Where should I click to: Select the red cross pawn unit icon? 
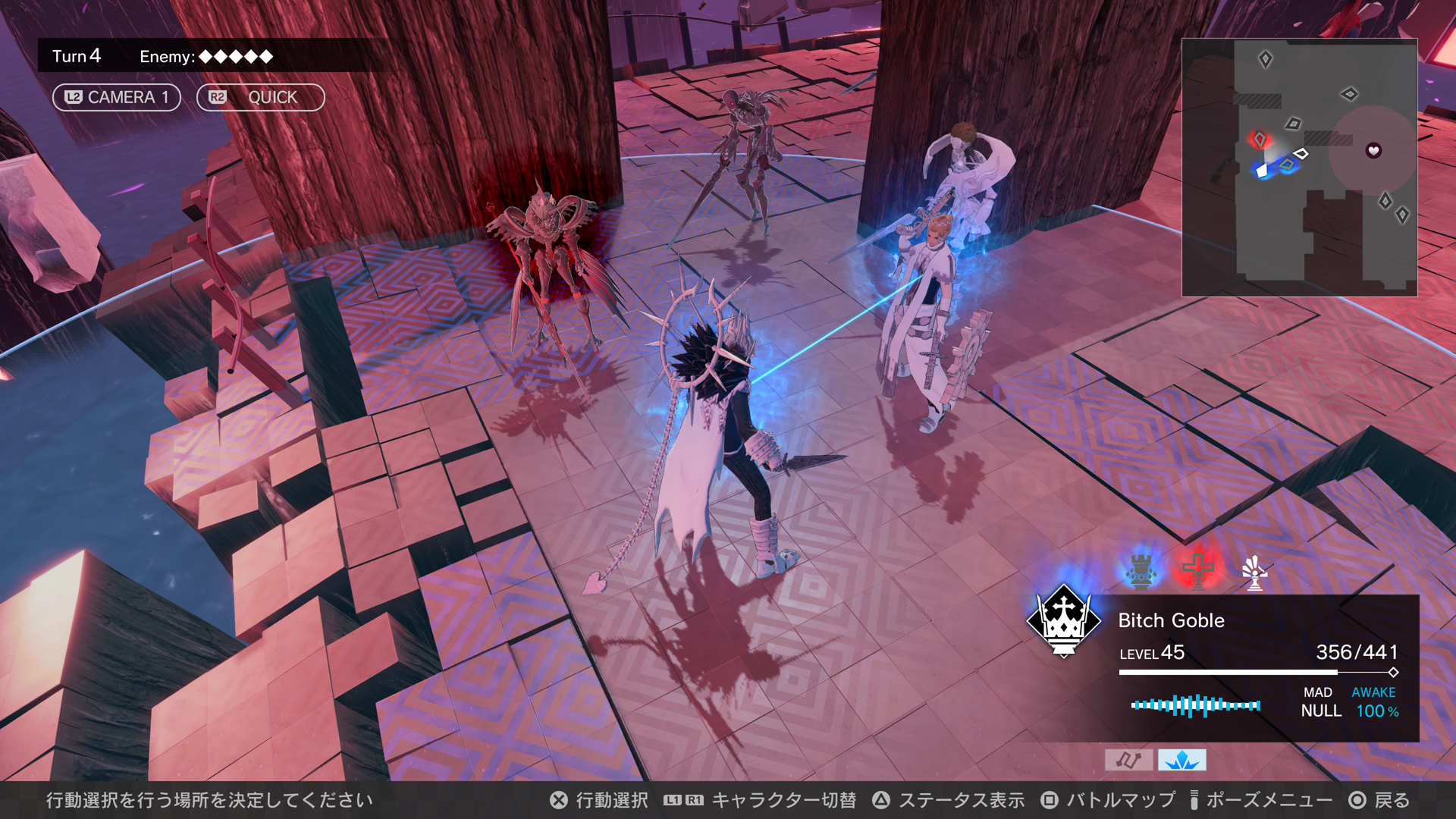pos(1198,570)
